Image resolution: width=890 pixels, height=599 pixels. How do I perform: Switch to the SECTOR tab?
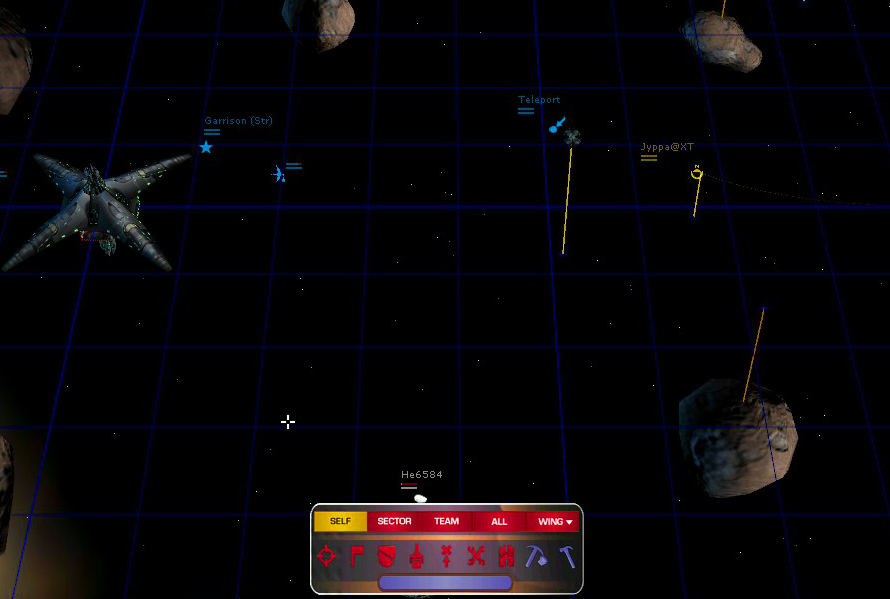(x=394, y=521)
